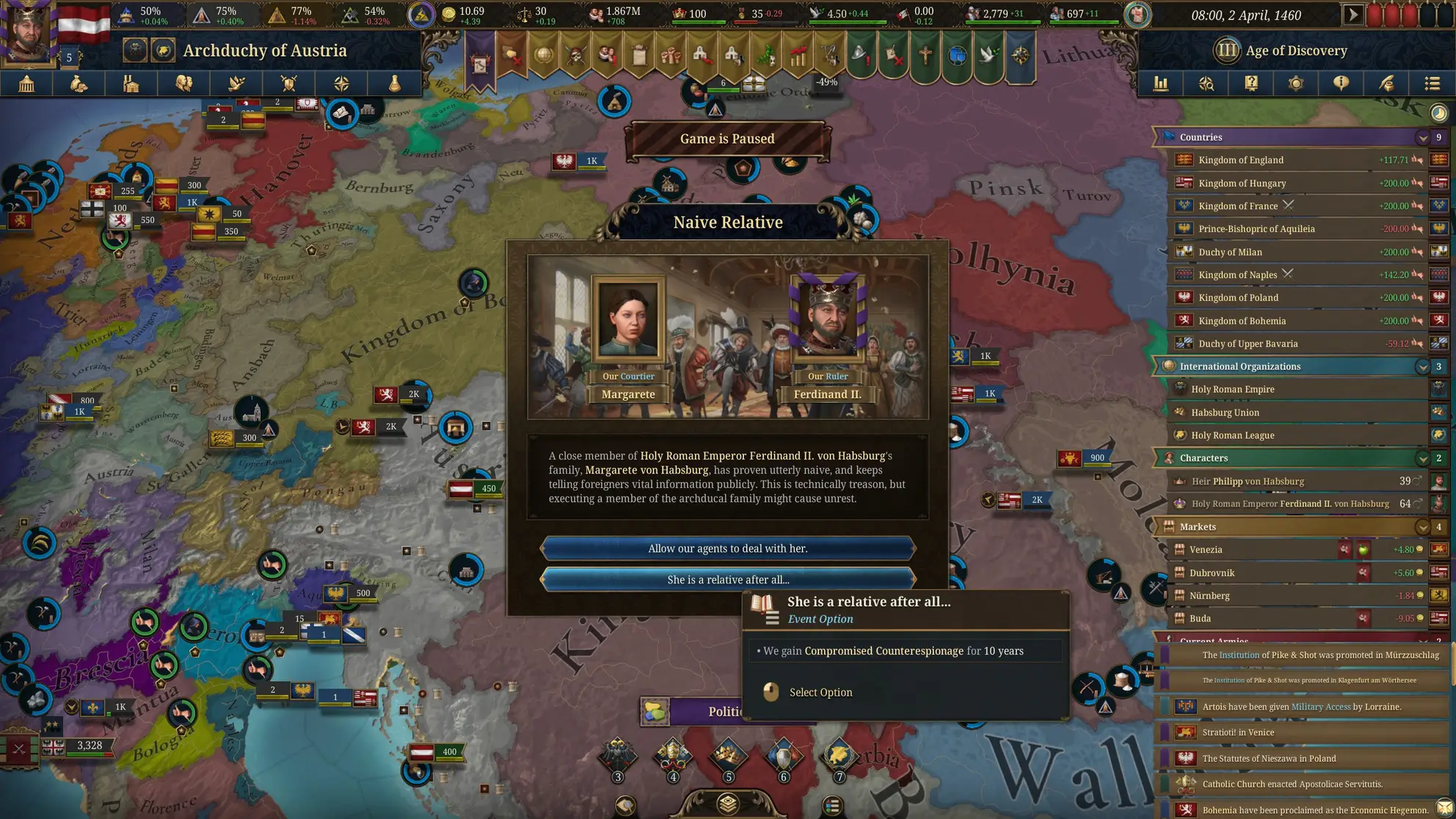Open game statistics via bar chart icon
1456x819 pixels.
pyautogui.click(x=1160, y=84)
